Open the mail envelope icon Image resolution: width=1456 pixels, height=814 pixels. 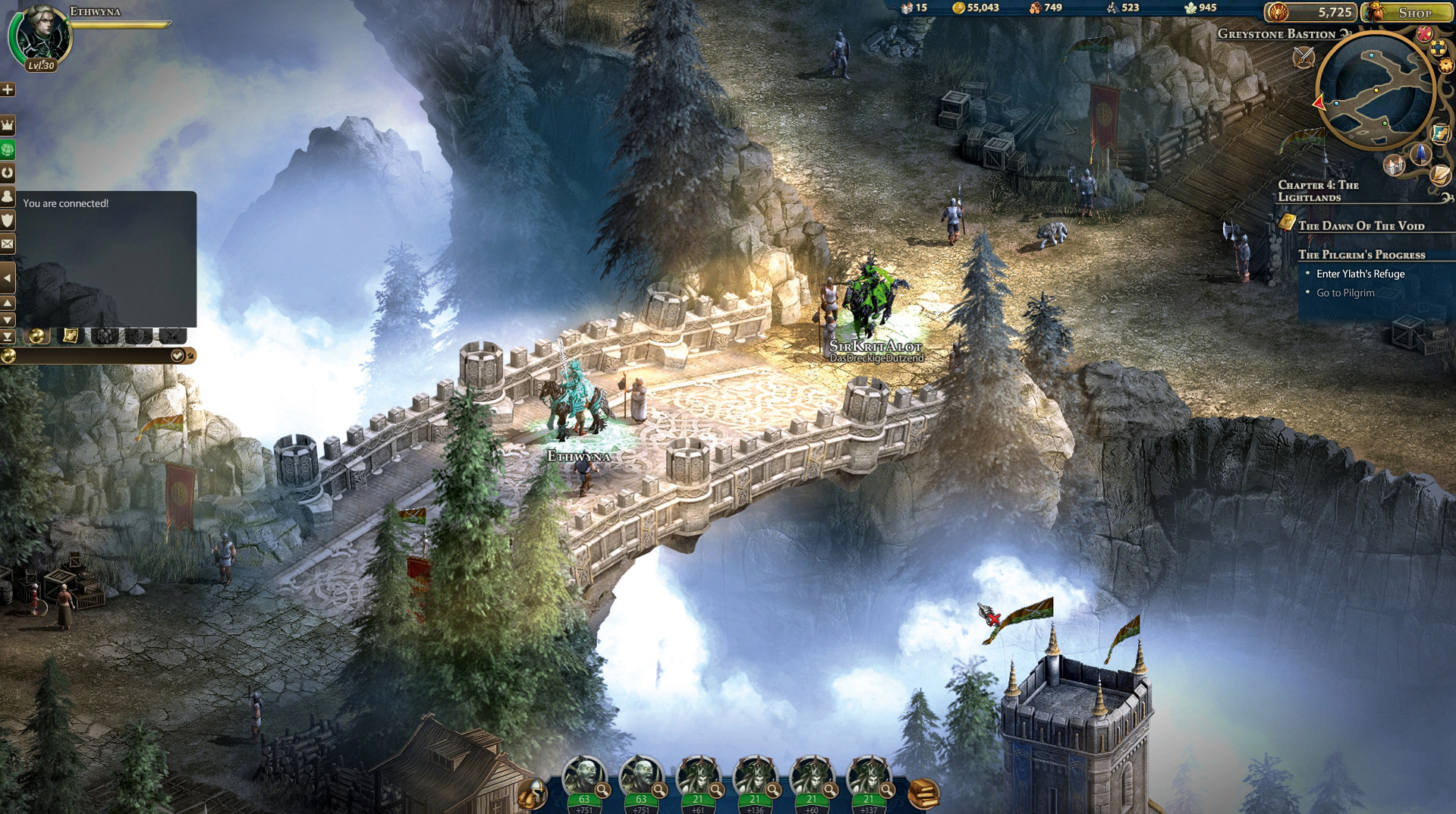coord(8,244)
